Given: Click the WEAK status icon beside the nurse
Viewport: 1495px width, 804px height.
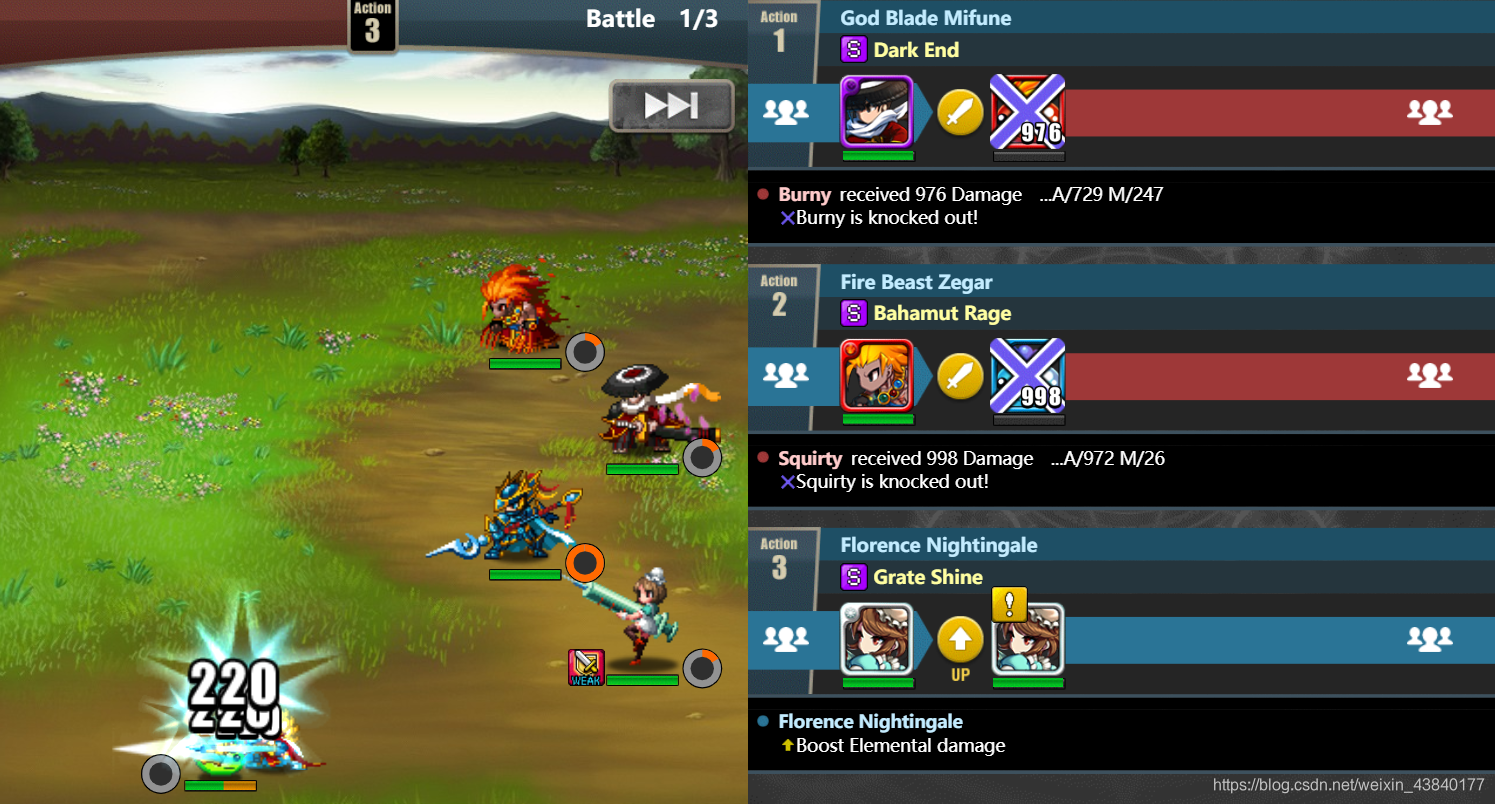Looking at the screenshot, I should 585,667.
